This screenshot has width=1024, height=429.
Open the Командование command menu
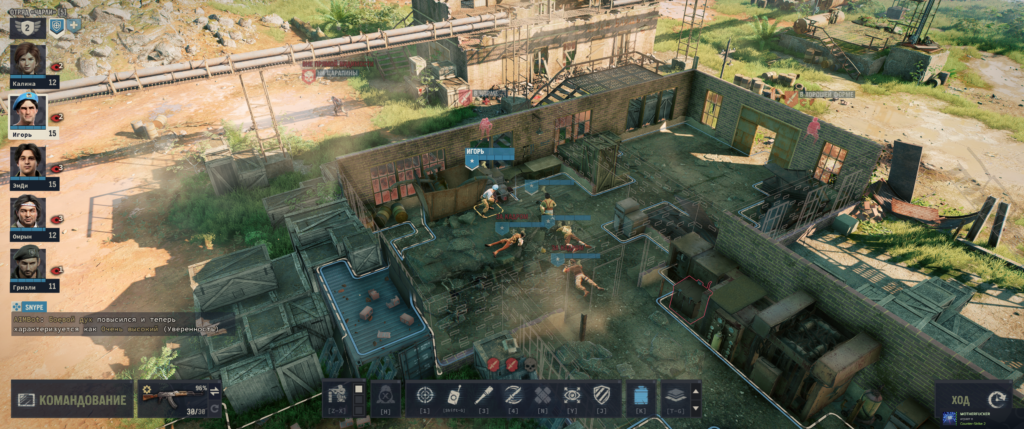(71, 399)
